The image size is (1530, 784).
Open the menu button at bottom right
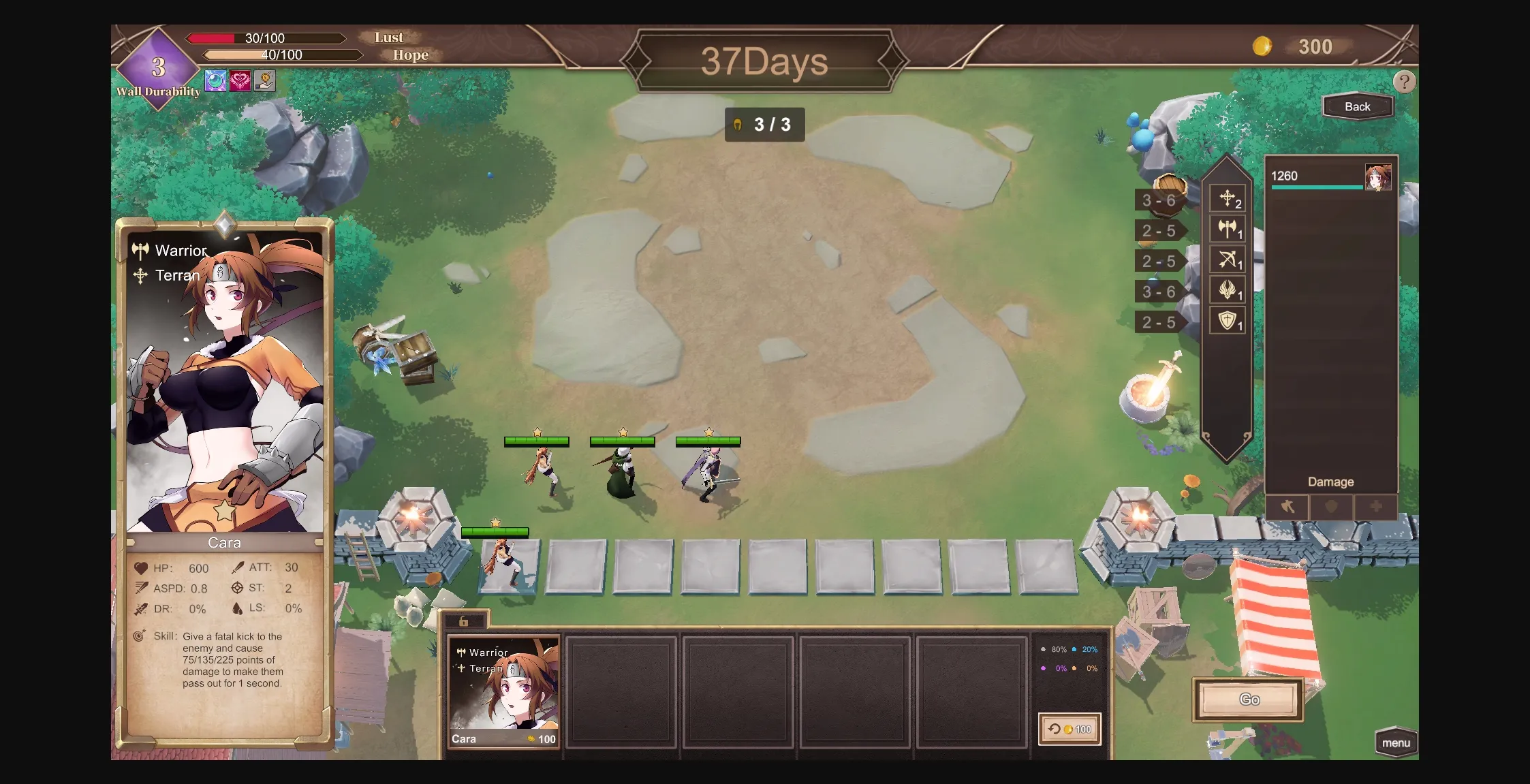coord(1396,744)
